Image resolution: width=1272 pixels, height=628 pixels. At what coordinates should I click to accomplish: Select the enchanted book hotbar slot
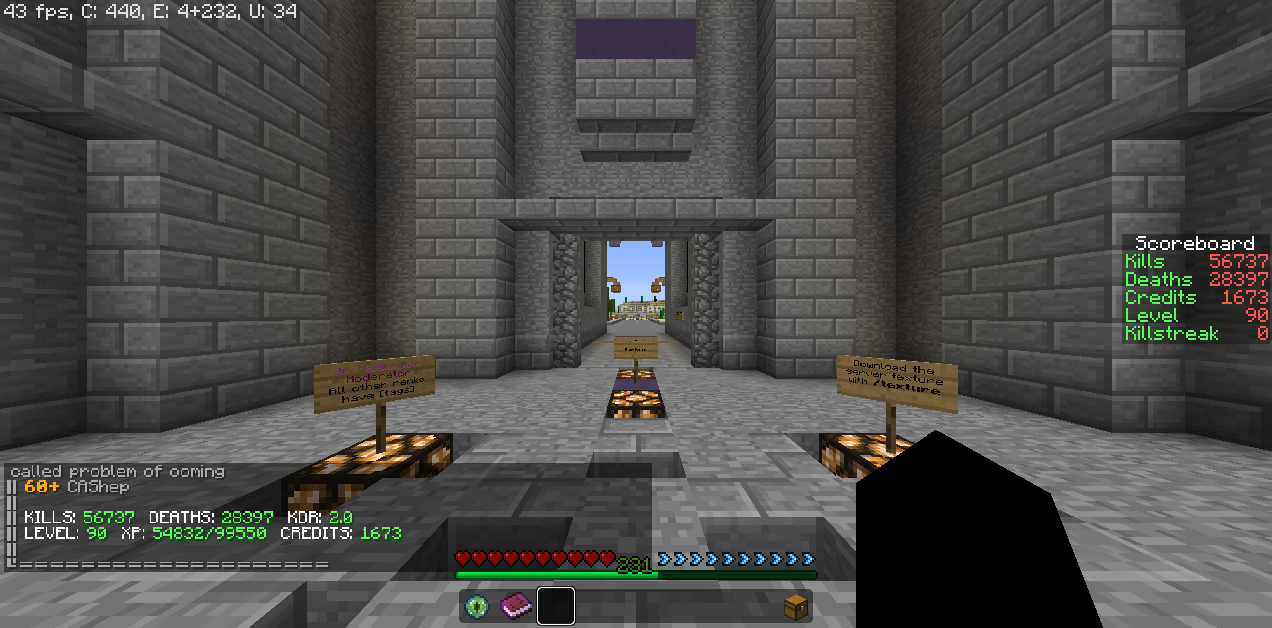pyautogui.click(x=517, y=606)
